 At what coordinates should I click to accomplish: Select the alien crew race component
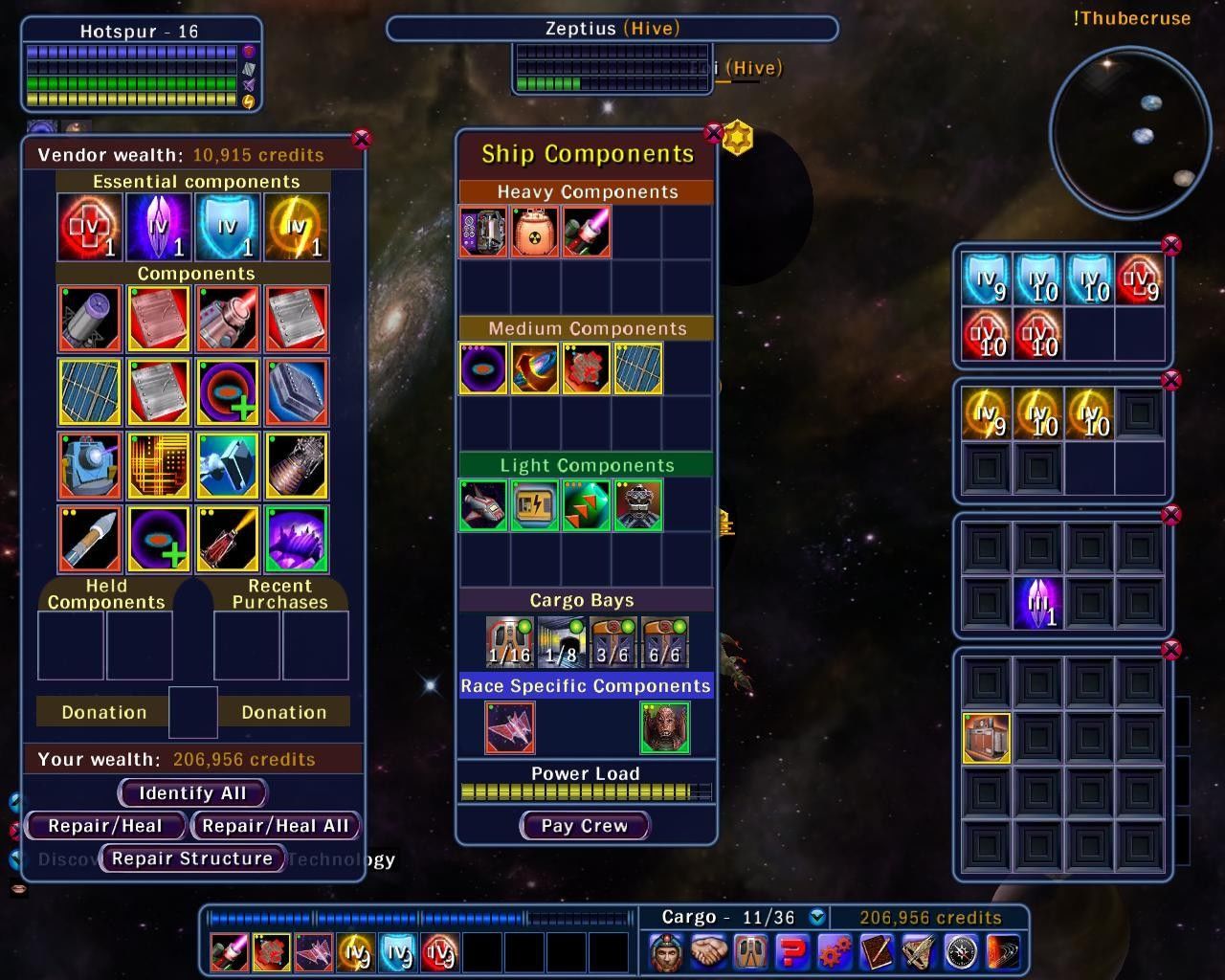(664, 727)
